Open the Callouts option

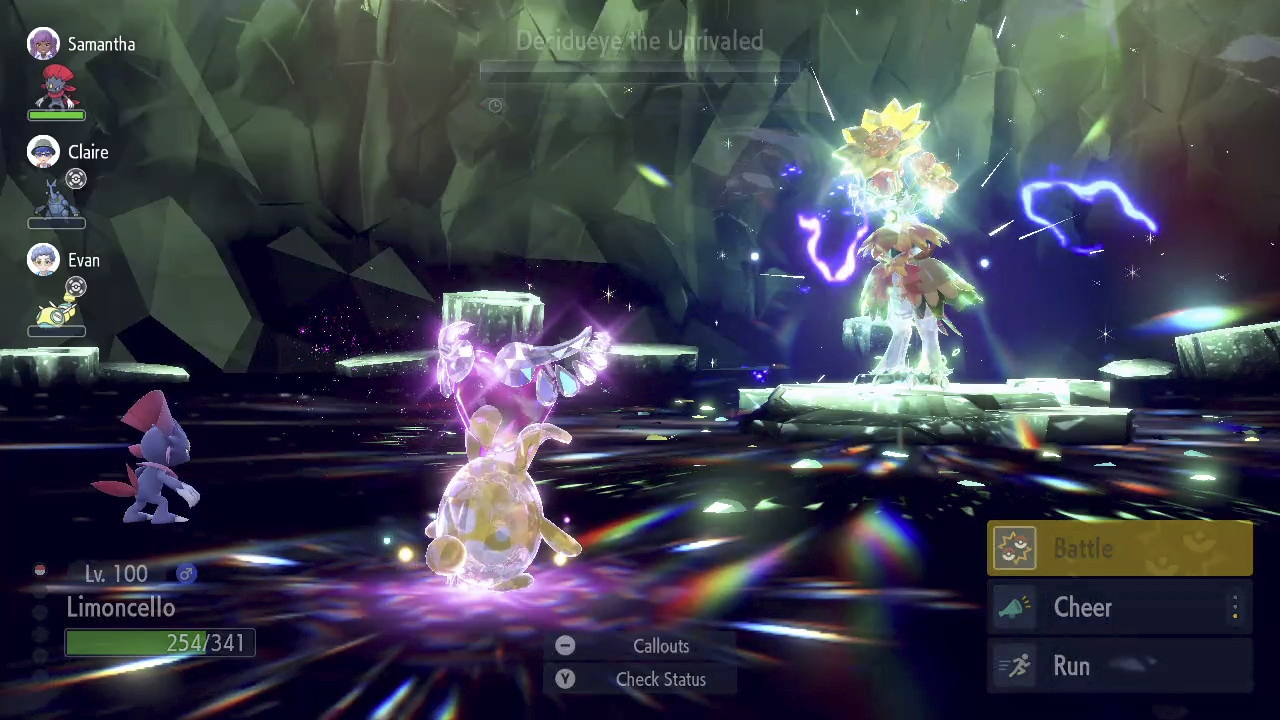click(642, 646)
